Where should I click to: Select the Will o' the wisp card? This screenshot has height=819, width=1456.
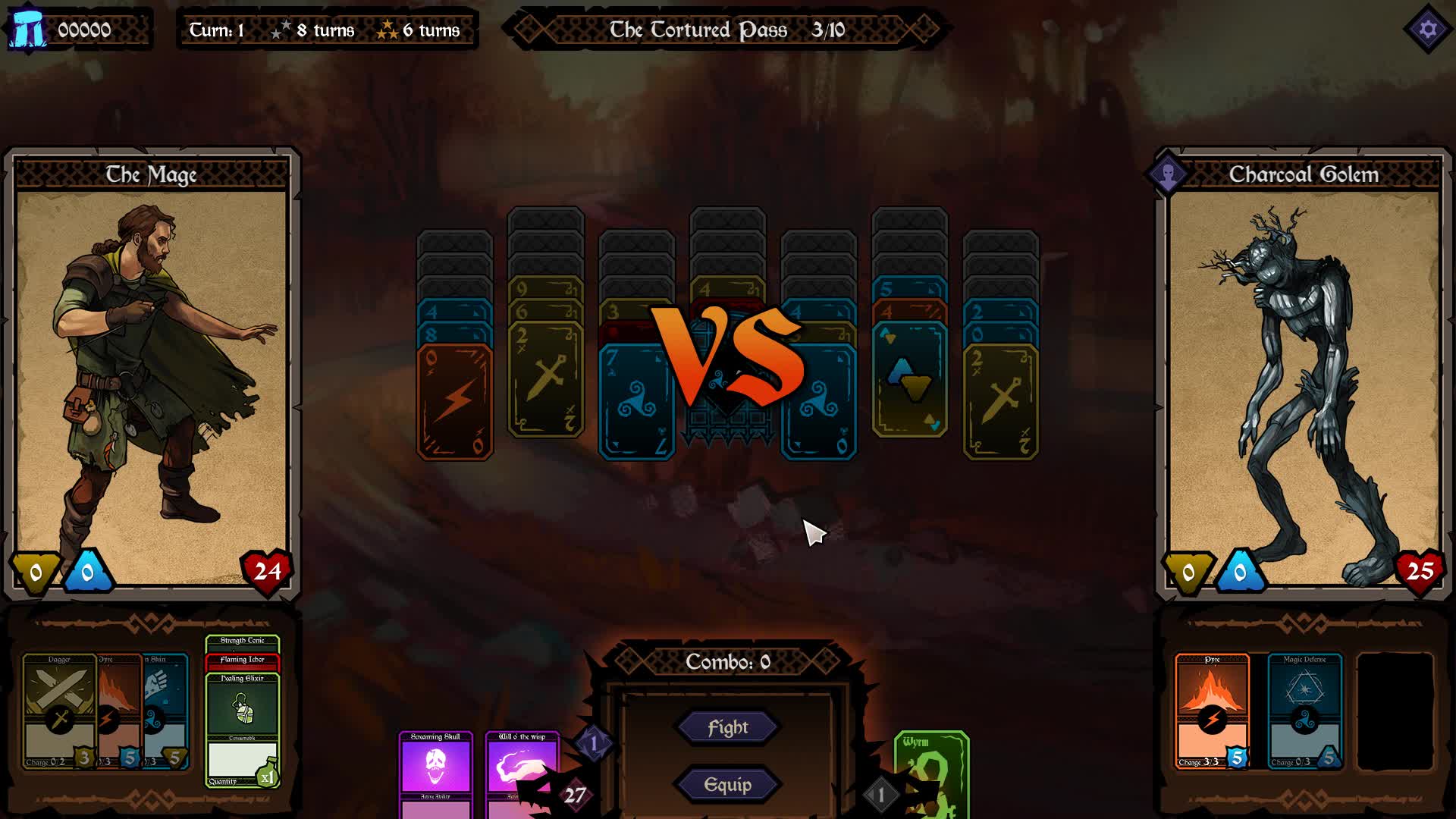tap(523, 766)
